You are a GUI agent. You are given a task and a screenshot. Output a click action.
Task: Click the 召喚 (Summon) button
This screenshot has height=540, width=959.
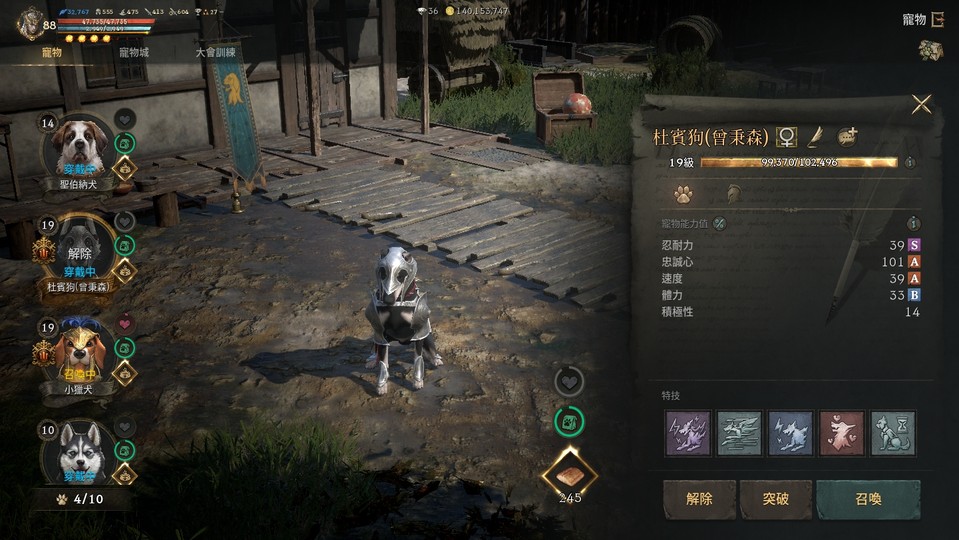(x=867, y=499)
